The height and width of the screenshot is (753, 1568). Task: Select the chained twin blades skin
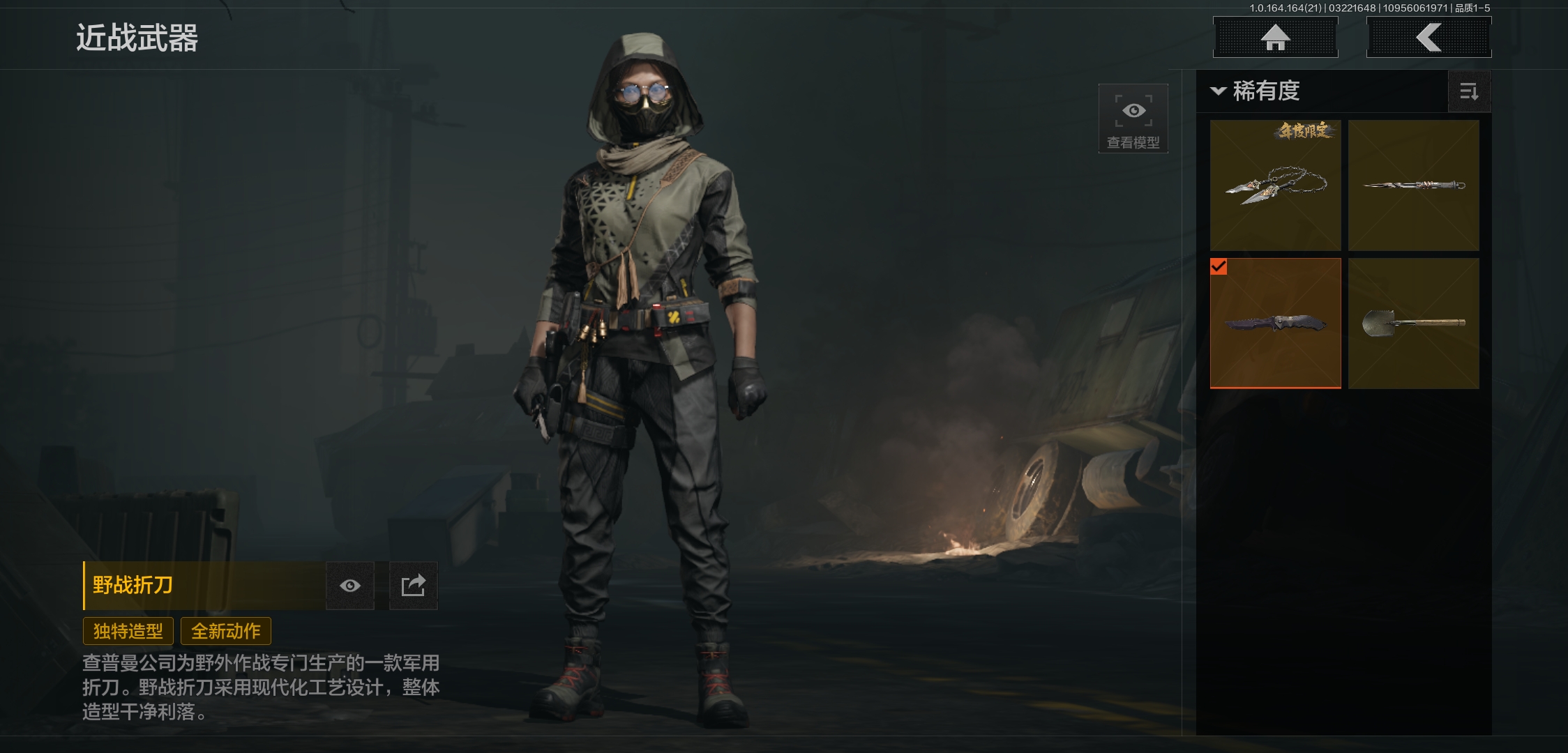tap(1275, 185)
